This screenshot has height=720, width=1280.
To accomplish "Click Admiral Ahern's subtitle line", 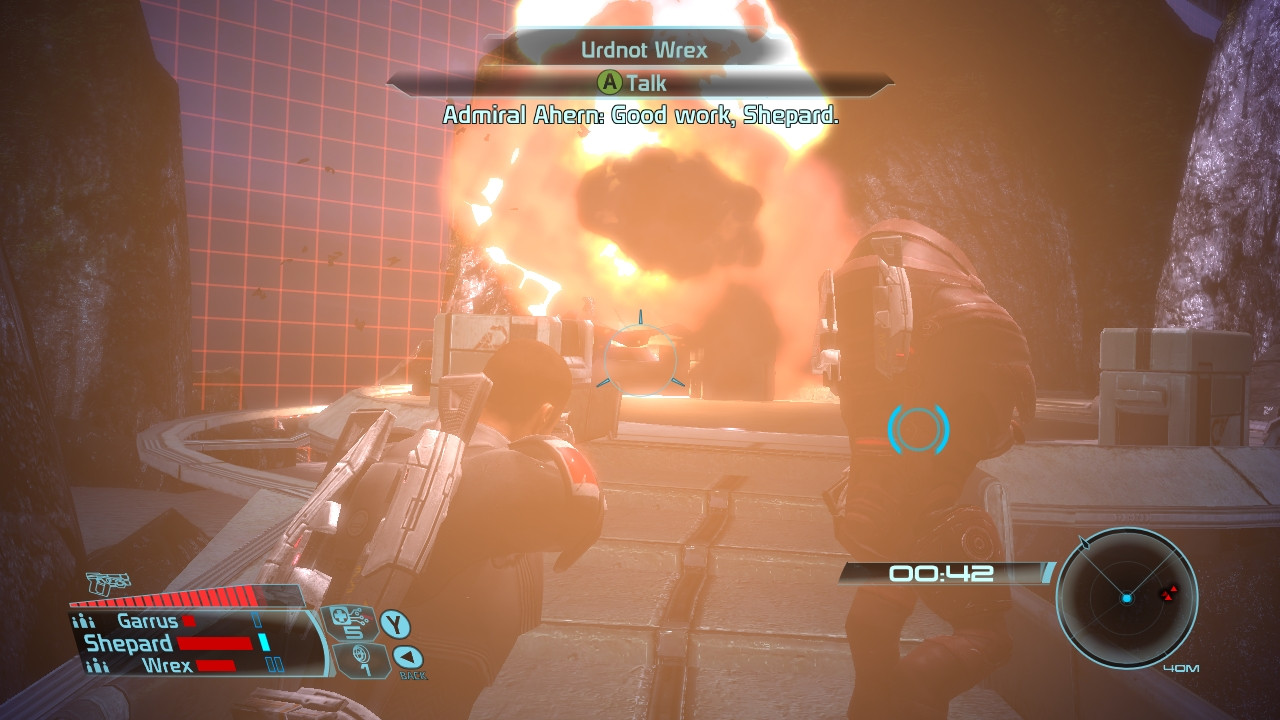I will point(638,117).
